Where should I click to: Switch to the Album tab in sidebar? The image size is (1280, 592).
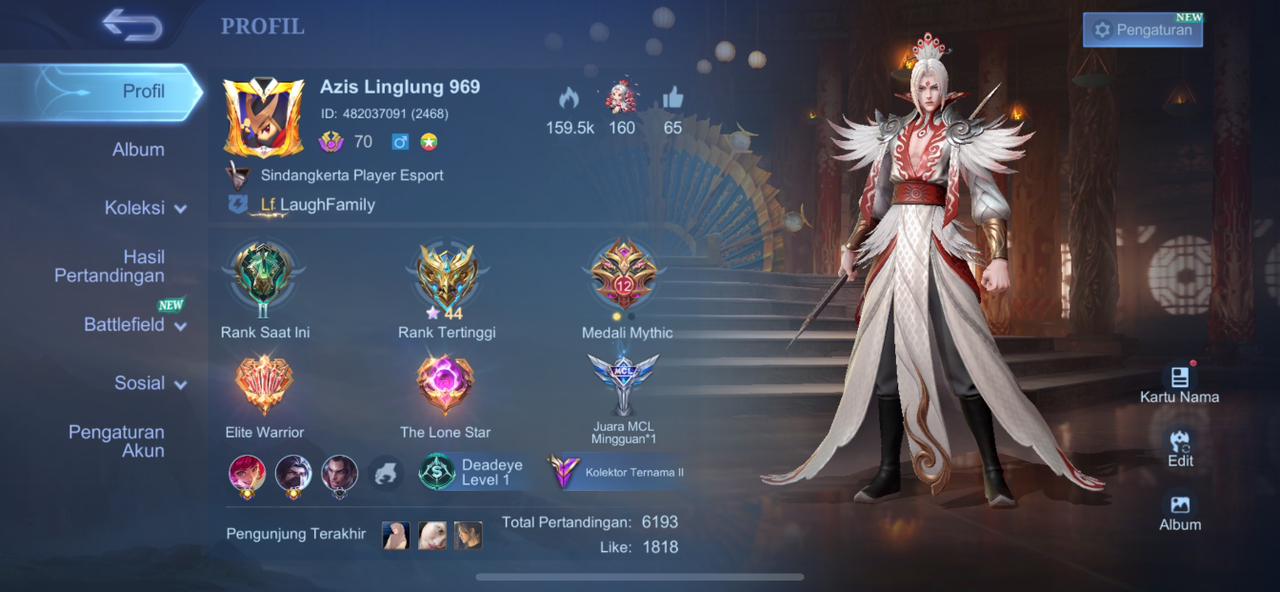(138, 150)
